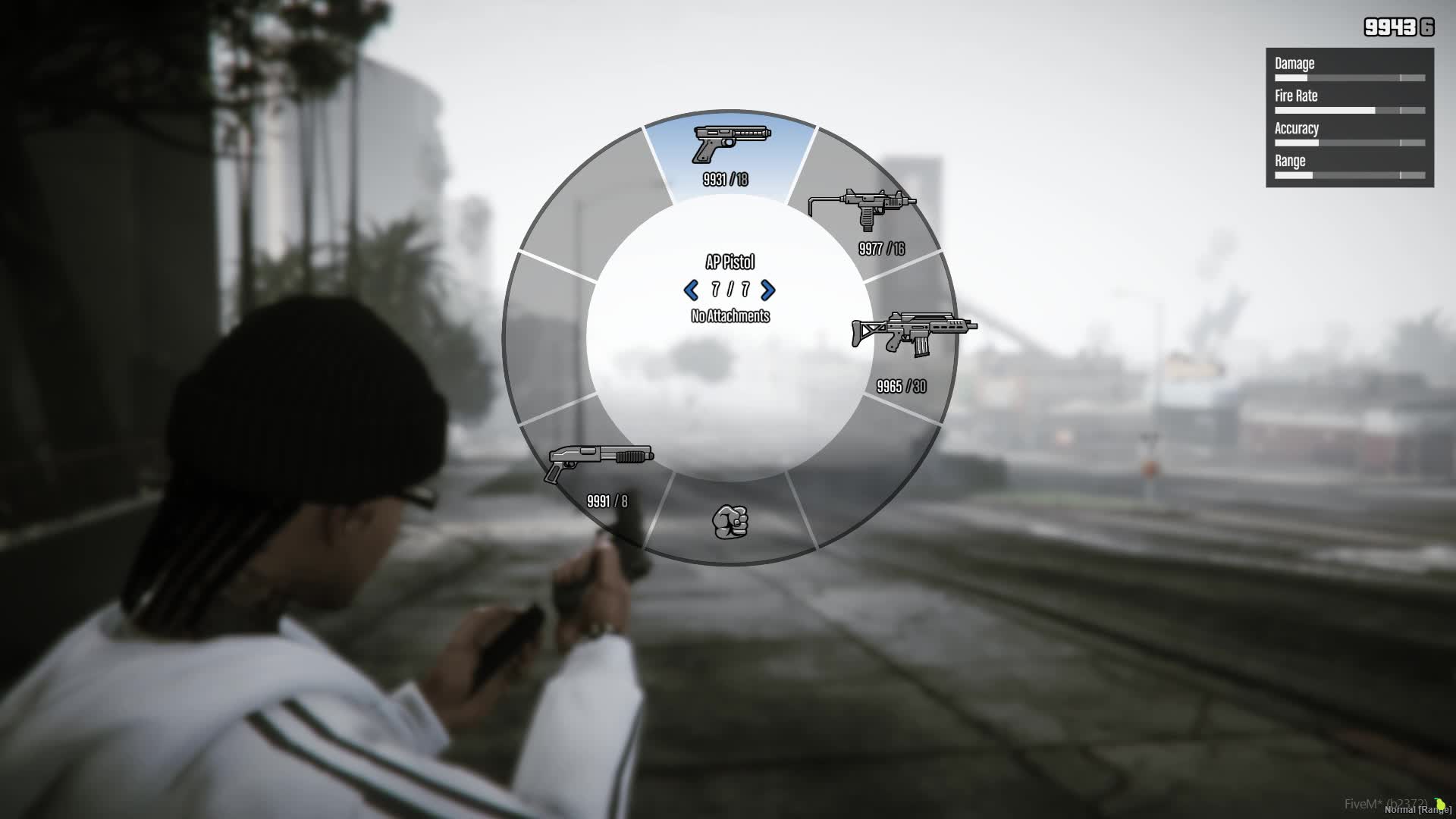Click the right blue arrow for next weapon

pyautogui.click(x=768, y=290)
